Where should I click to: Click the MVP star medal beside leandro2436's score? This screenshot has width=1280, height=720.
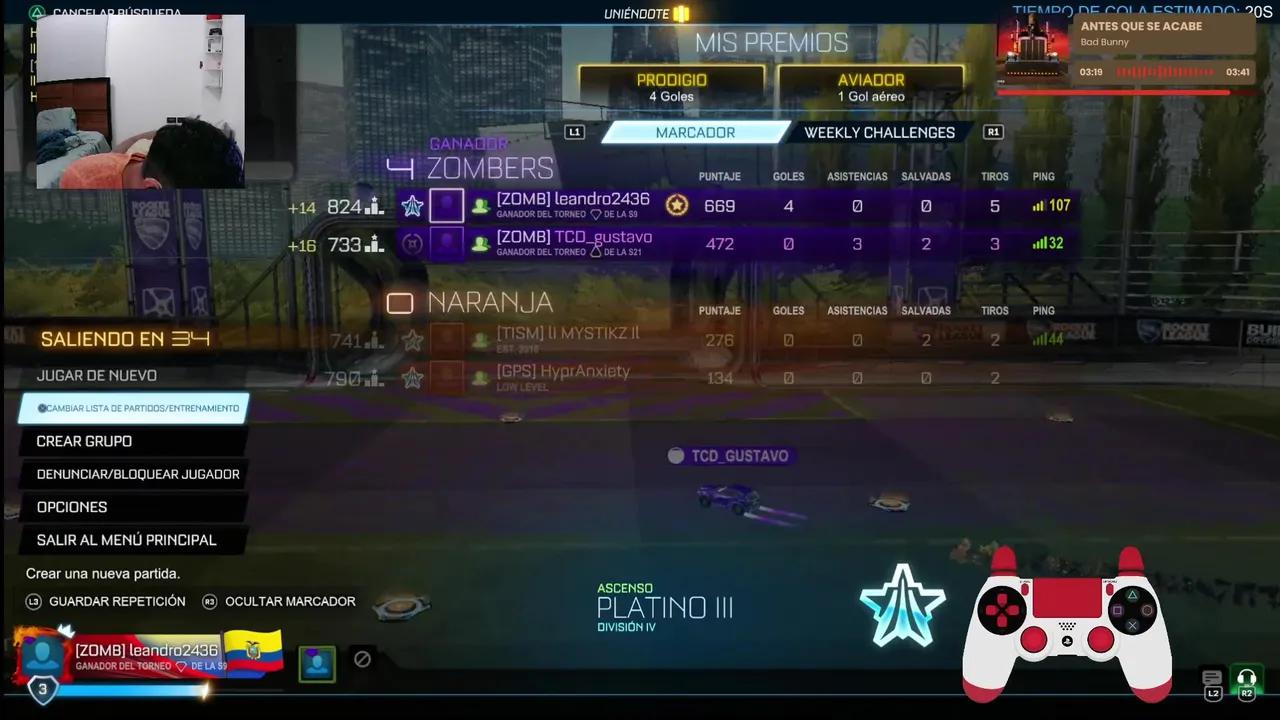point(677,205)
